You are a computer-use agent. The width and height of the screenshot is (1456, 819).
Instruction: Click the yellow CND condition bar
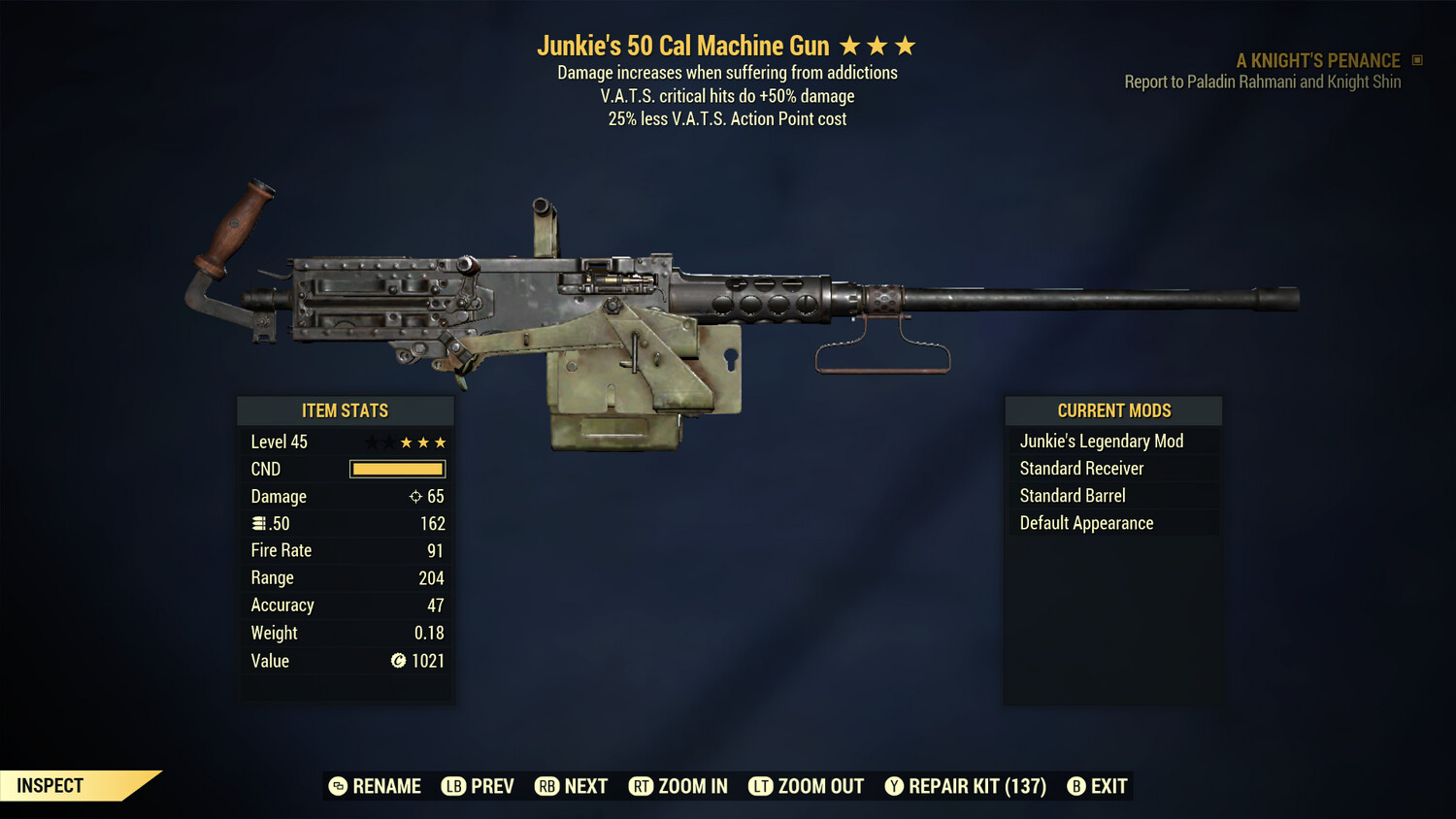pyautogui.click(x=397, y=469)
